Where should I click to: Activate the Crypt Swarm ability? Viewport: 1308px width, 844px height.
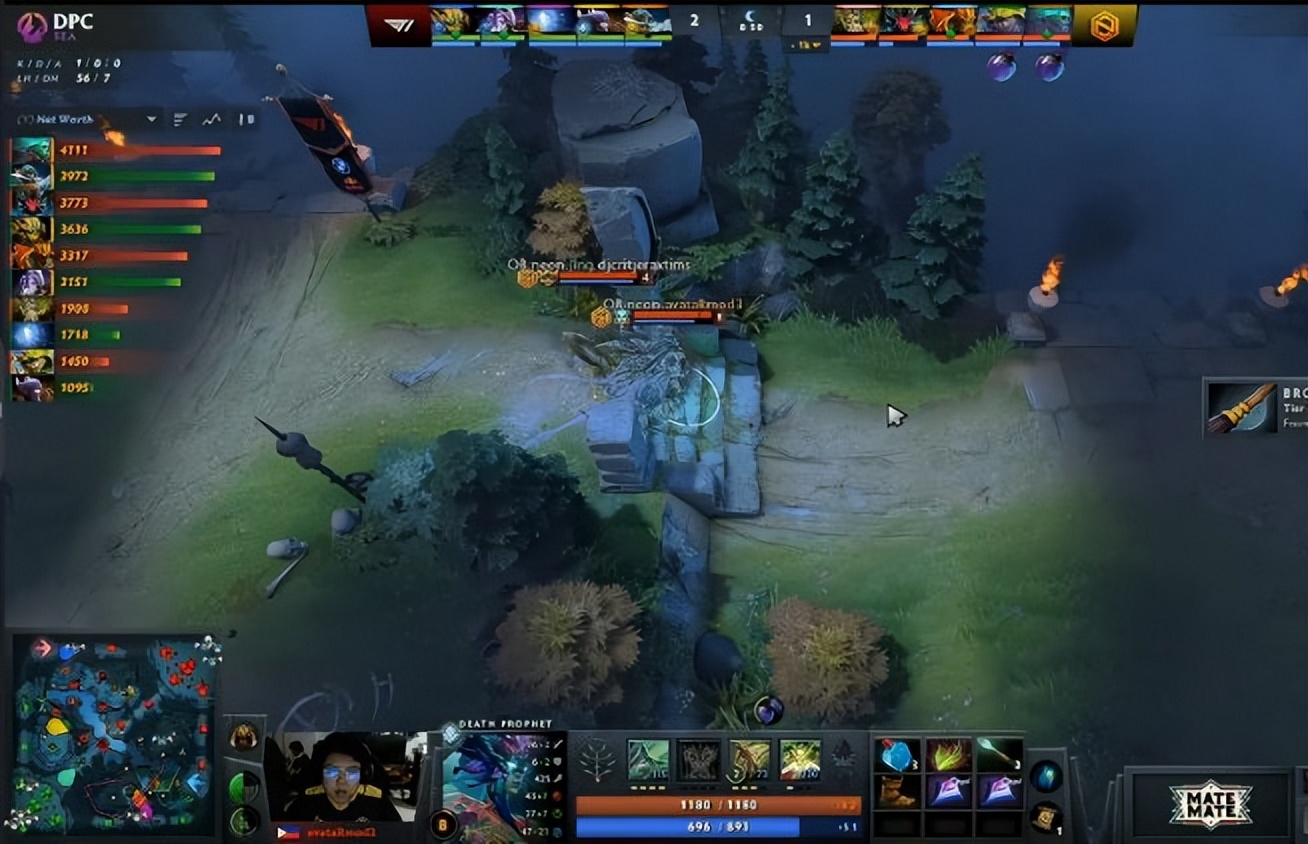coord(647,760)
